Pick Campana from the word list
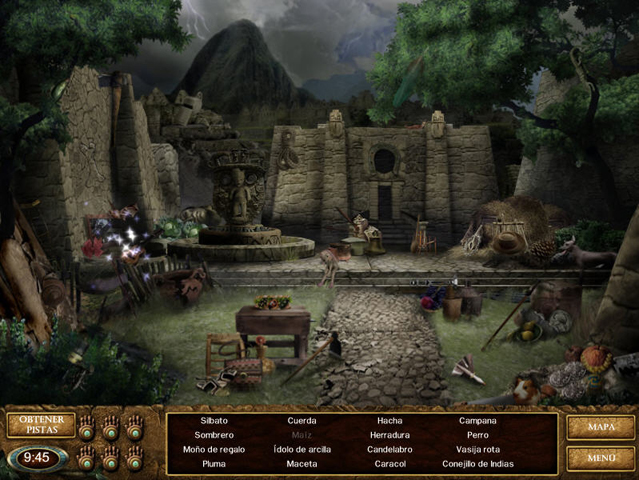Image resolution: width=639 pixels, height=480 pixels. tap(477, 421)
